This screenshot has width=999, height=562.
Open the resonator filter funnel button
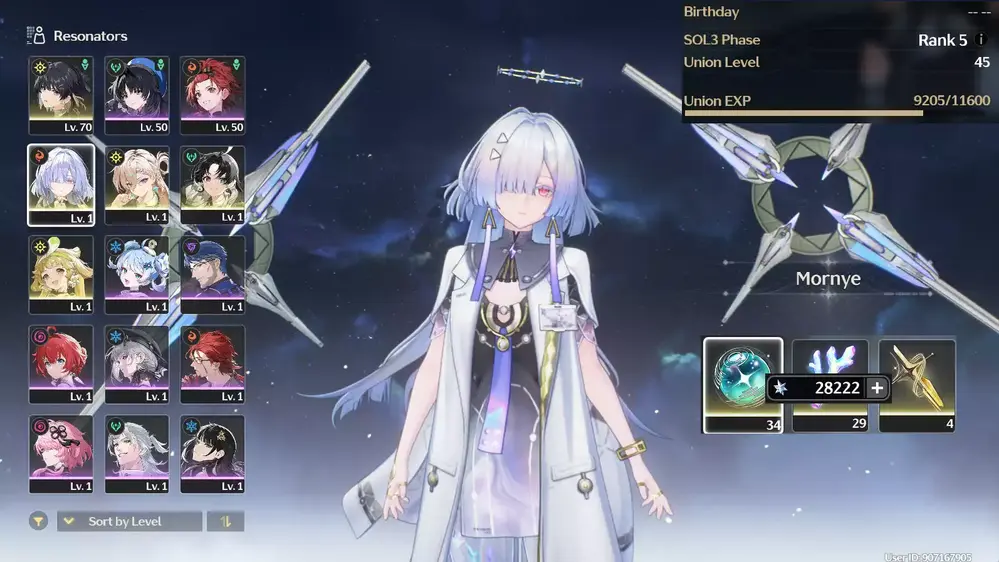[38, 521]
